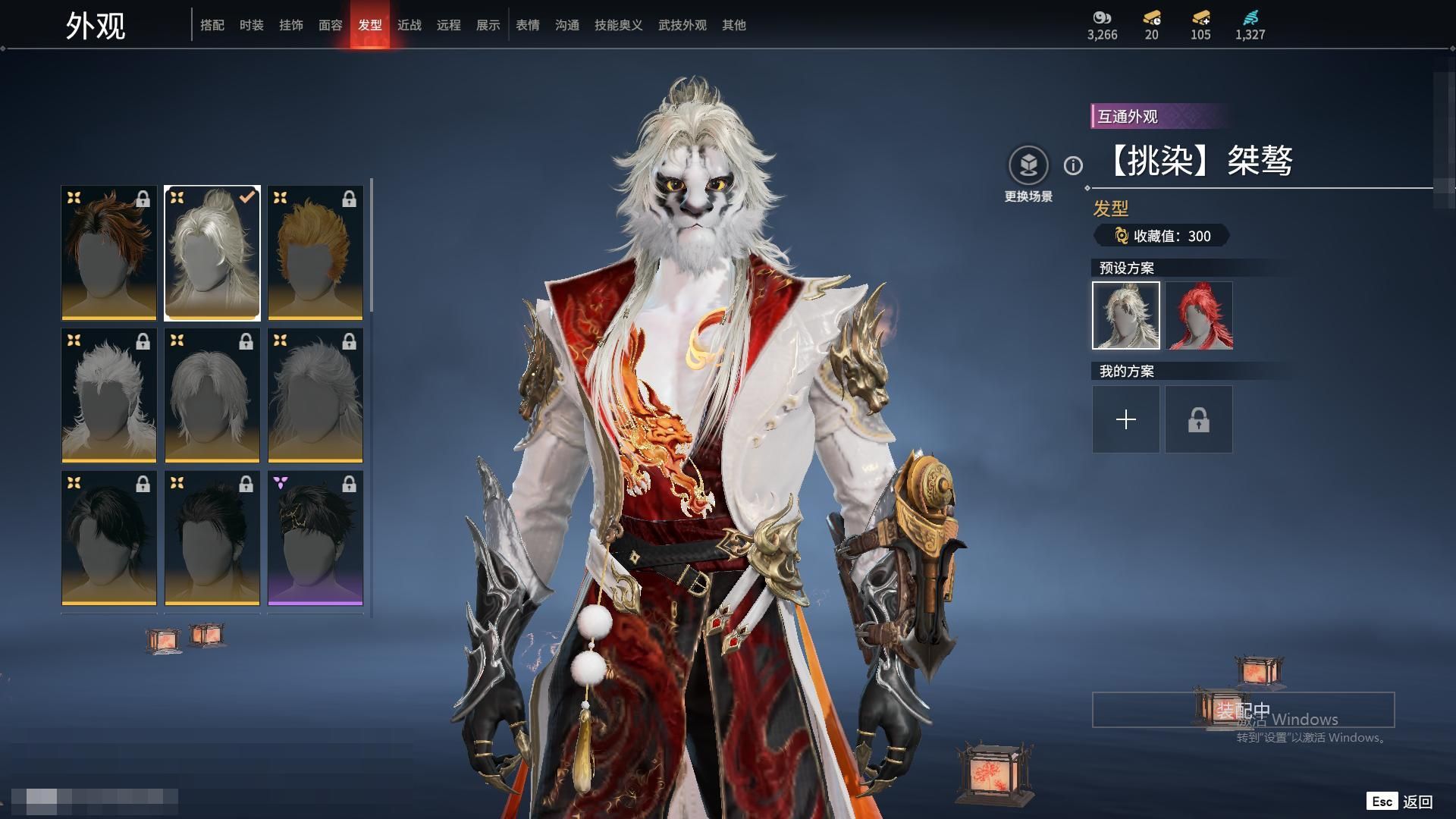Click the locked custom scheme slot
Screen dimensions: 1456x819
point(1199,419)
